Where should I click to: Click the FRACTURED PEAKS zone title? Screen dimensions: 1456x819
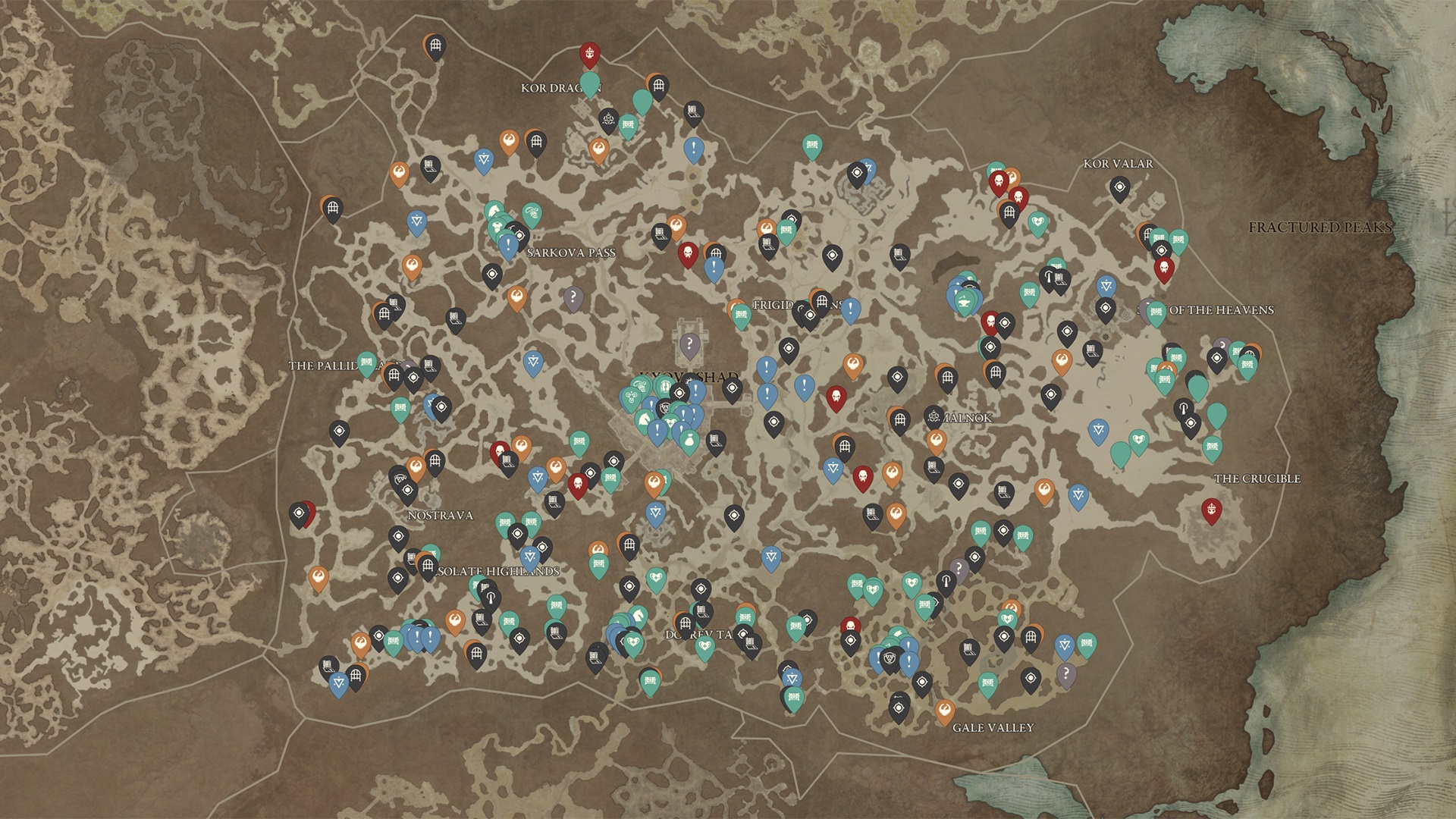pos(1319,226)
